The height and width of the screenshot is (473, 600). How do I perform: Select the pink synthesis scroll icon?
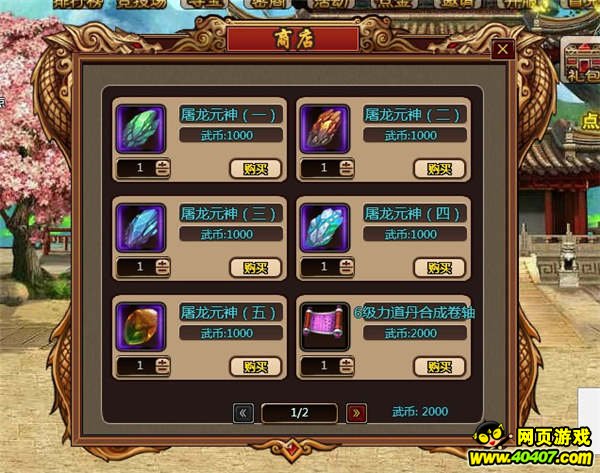click(324, 326)
